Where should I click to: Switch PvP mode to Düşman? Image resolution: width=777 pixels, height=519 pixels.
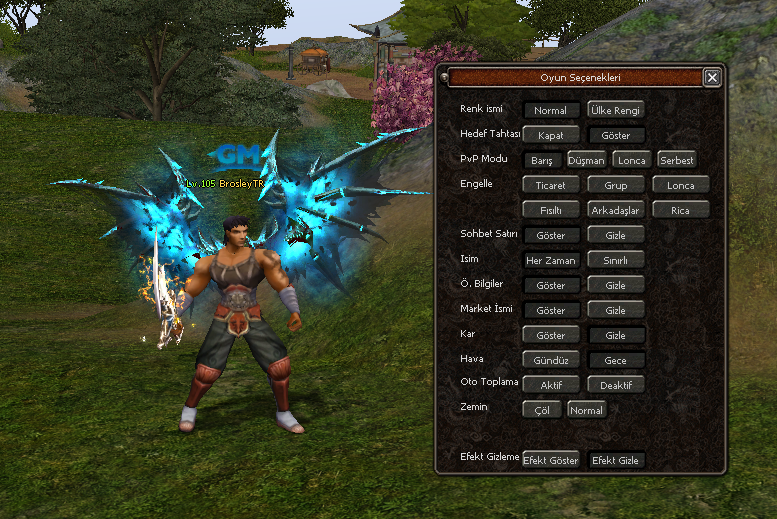[587, 159]
